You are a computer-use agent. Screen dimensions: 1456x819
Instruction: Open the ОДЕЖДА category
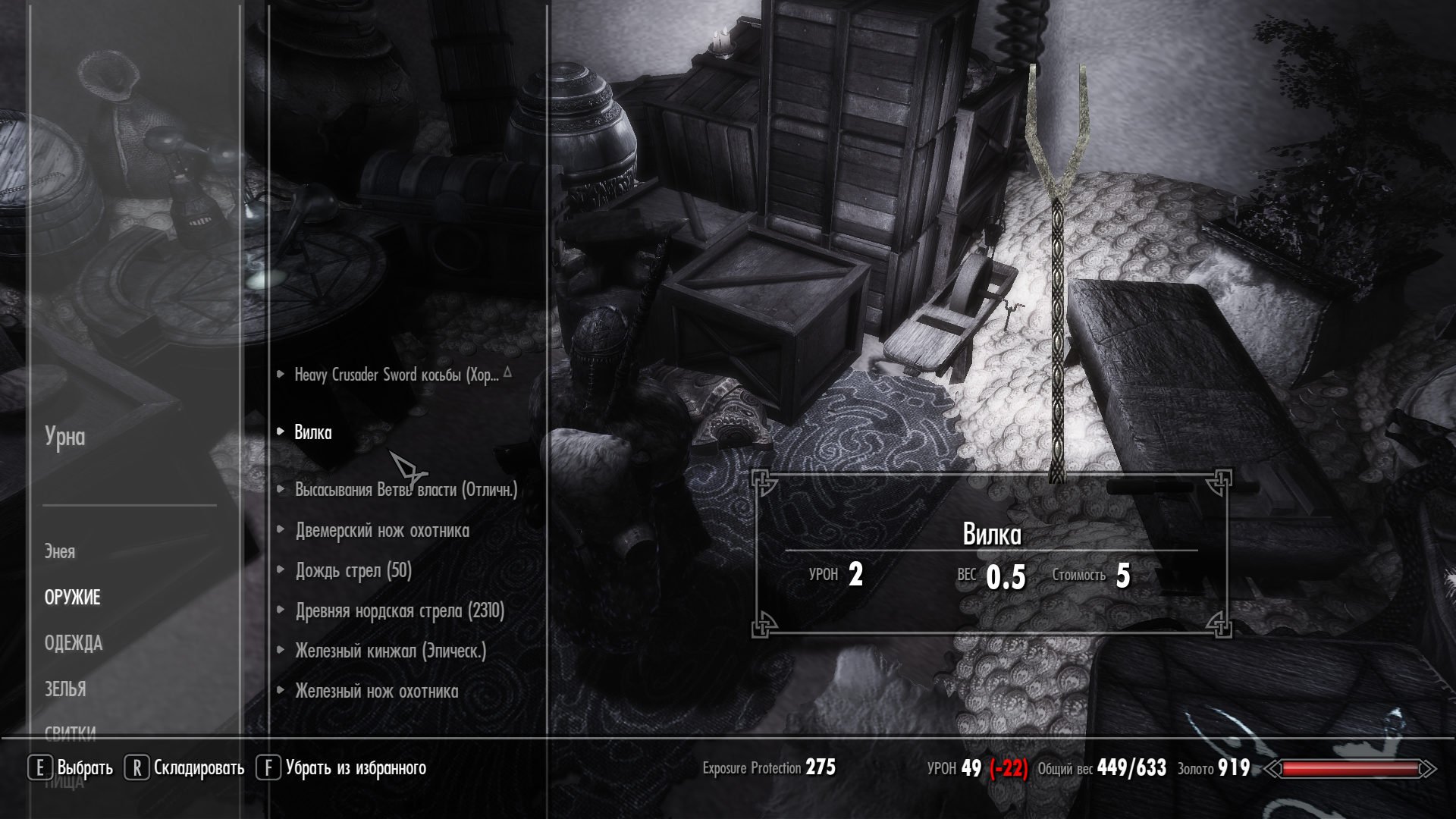coord(73,644)
